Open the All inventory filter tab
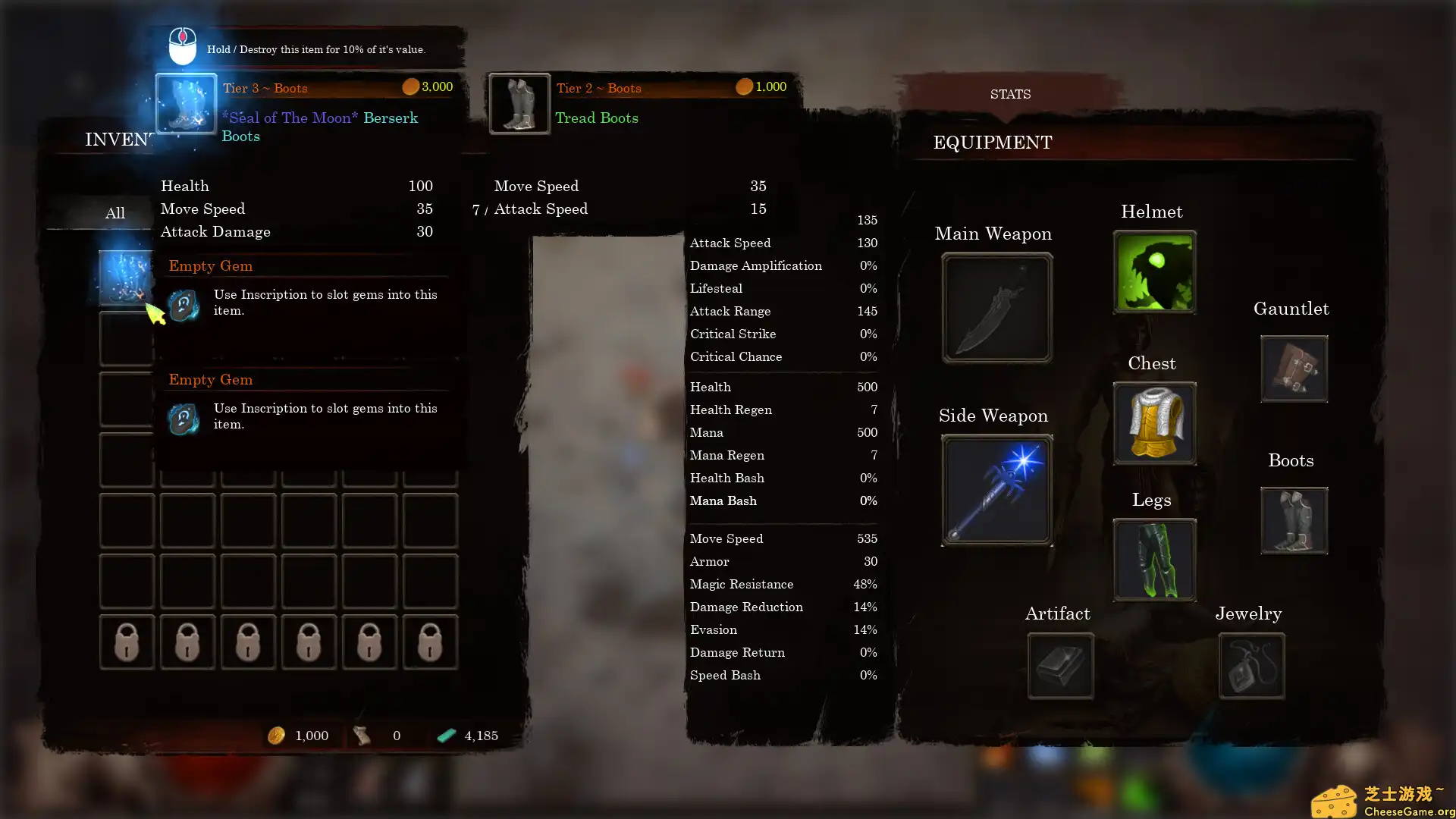 tap(115, 213)
